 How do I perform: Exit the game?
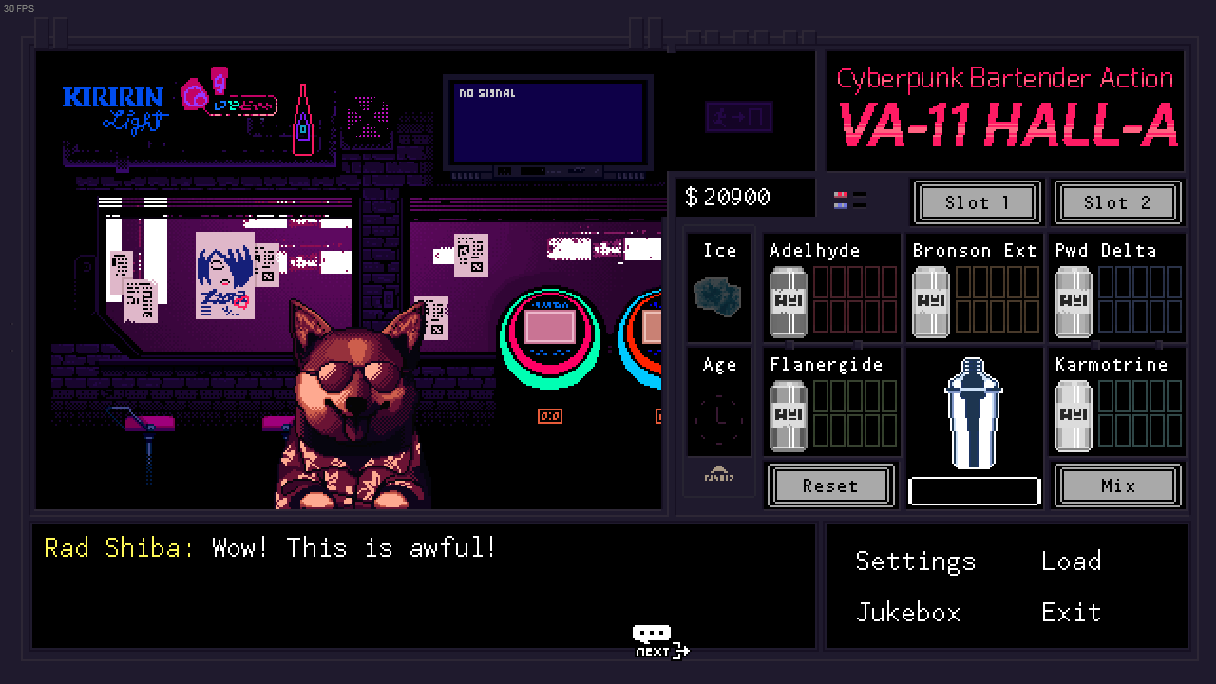coord(1071,612)
